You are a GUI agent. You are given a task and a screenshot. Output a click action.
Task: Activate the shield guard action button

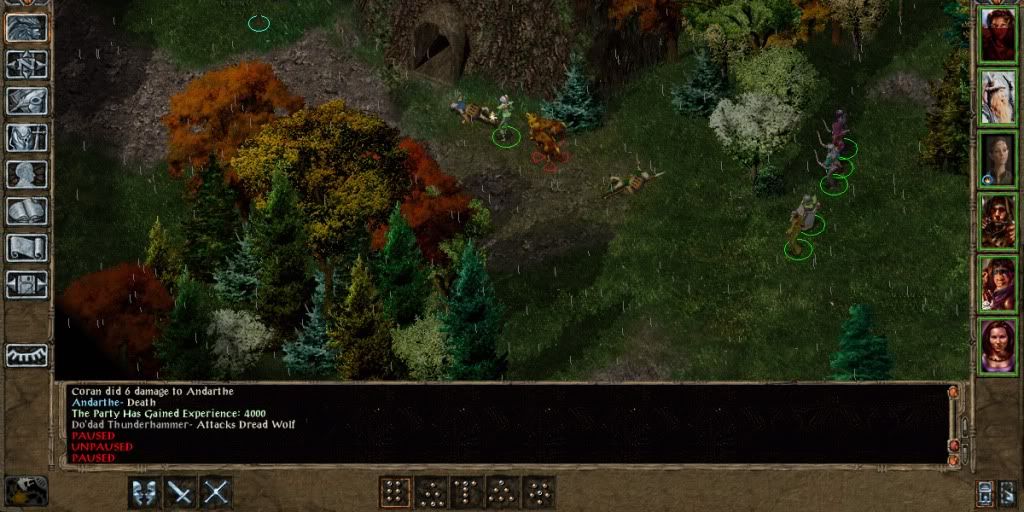(144, 491)
